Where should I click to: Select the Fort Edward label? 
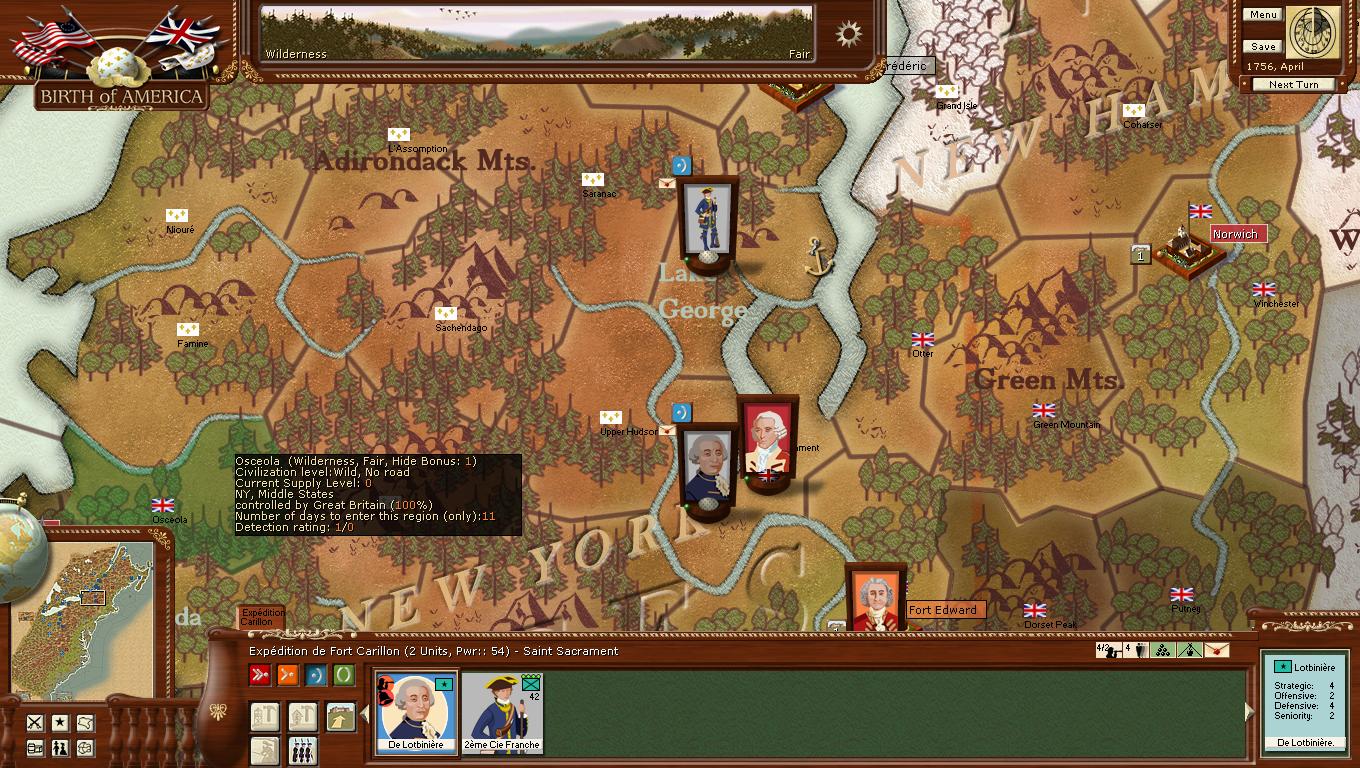pyautogui.click(x=944, y=610)
